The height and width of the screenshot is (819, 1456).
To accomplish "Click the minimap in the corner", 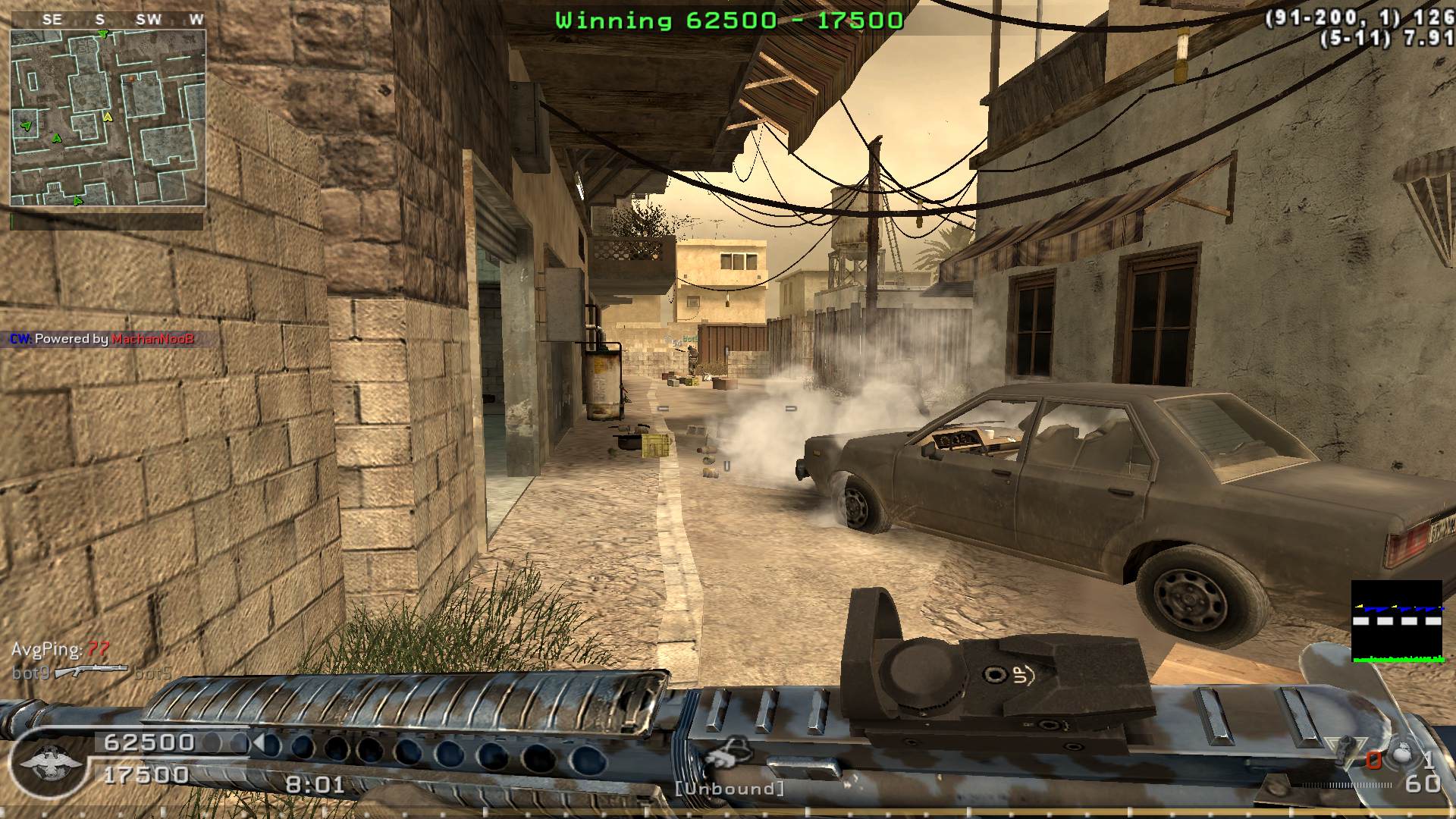I will point(108,118).
